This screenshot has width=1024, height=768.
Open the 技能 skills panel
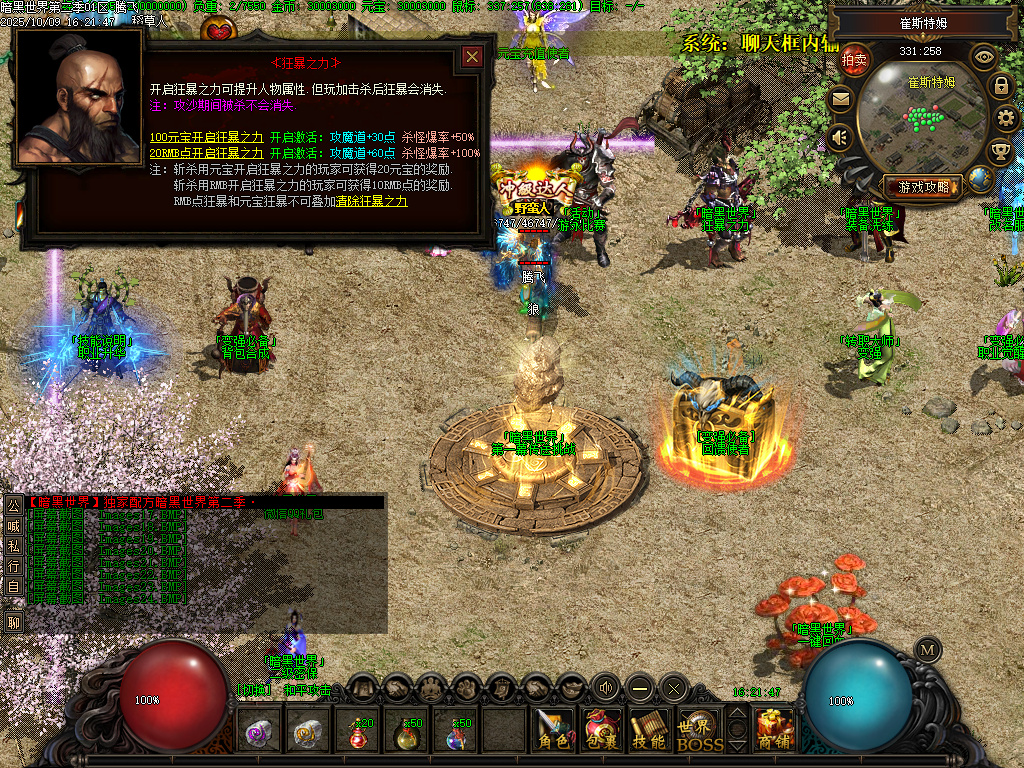(x=649, y=730)
